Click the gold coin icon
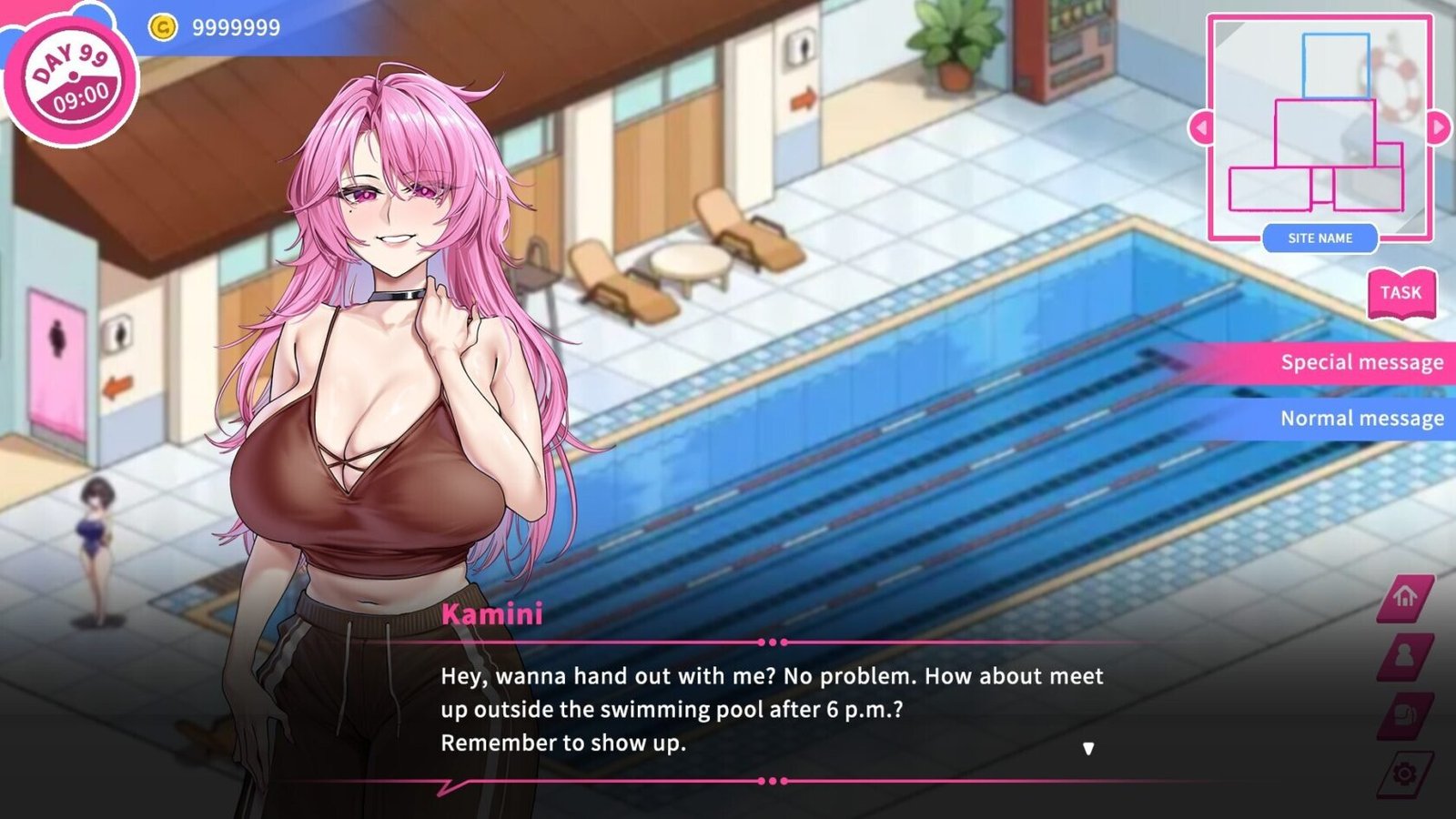 tap(162, 27)
